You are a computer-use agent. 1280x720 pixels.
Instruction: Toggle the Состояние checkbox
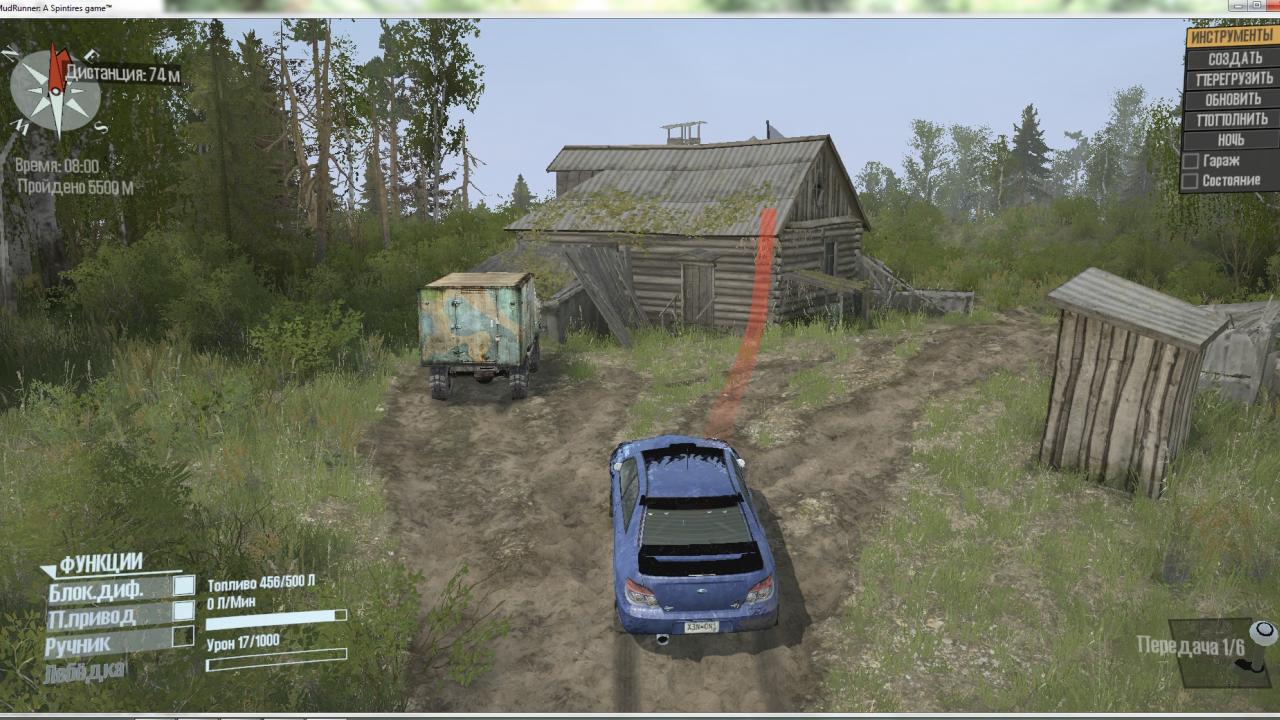(1191, 181)
